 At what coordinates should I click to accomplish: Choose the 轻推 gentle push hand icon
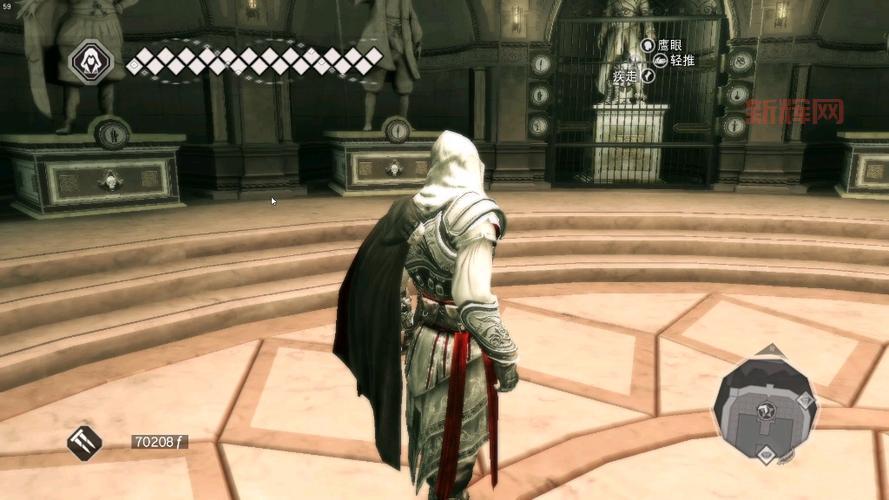pos(660,60)
